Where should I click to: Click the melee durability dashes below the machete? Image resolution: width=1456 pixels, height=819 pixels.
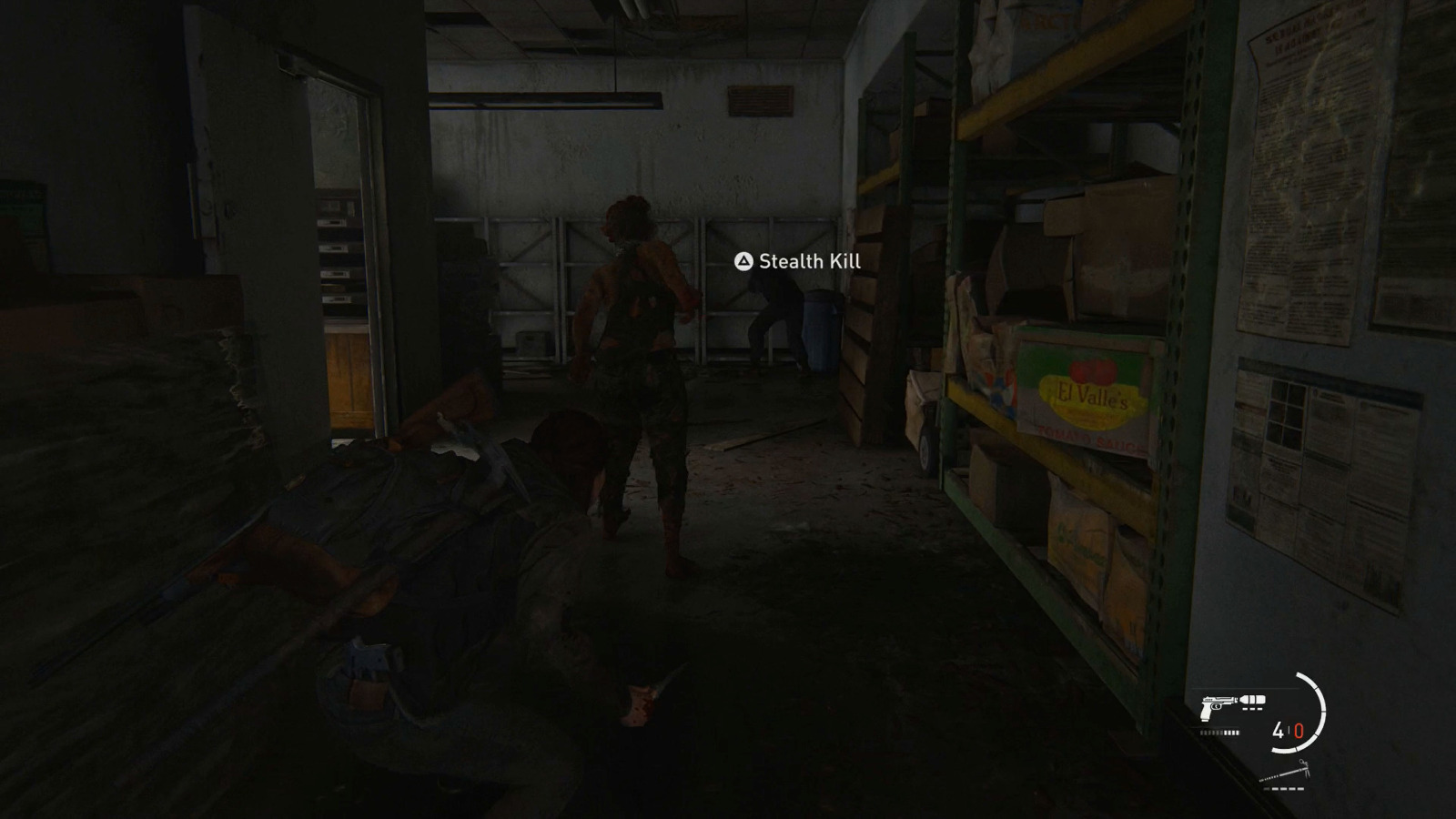1283,789
